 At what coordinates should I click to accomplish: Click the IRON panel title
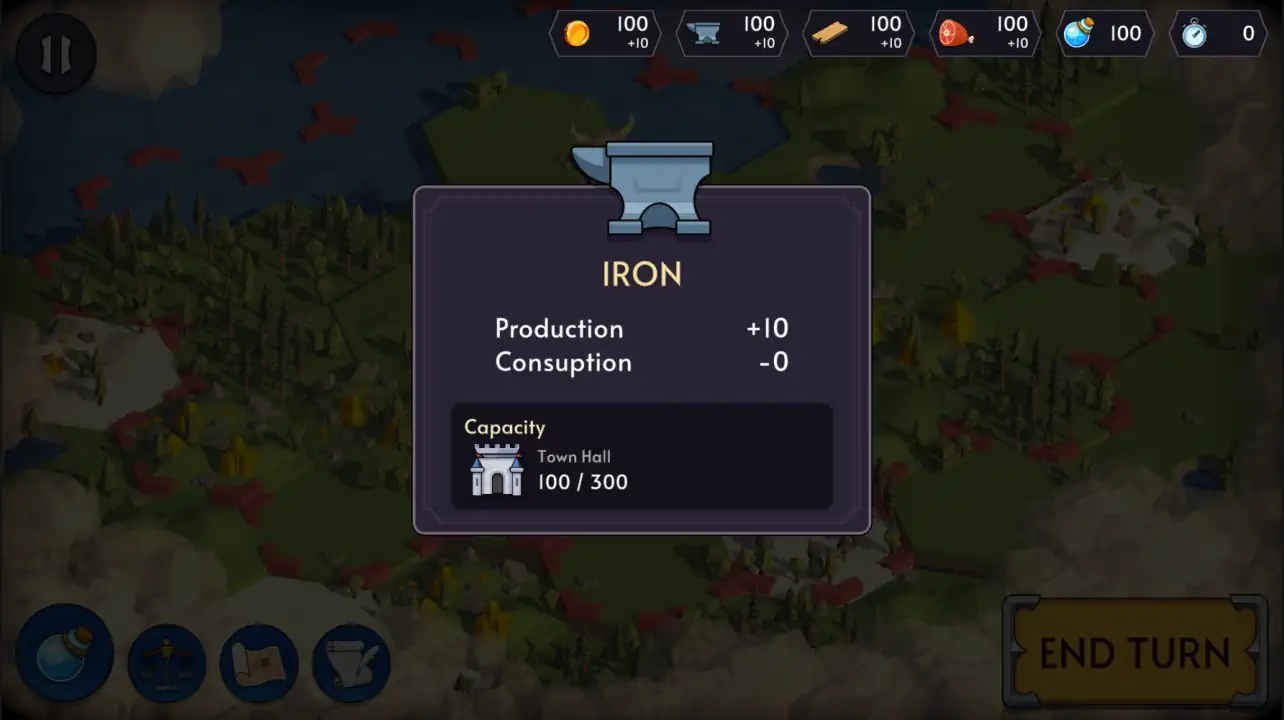tap(642, 273)
